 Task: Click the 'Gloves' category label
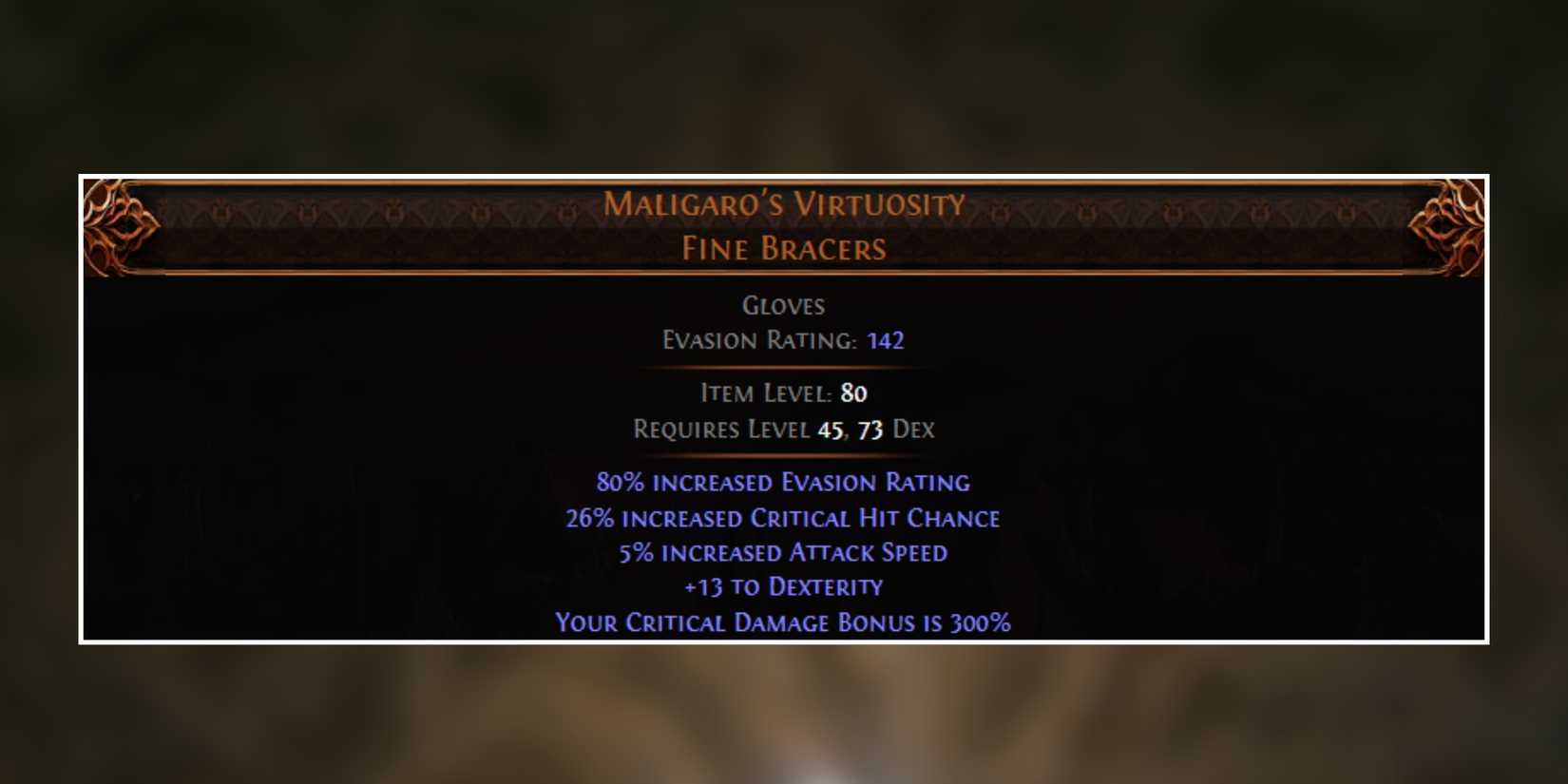784,306
